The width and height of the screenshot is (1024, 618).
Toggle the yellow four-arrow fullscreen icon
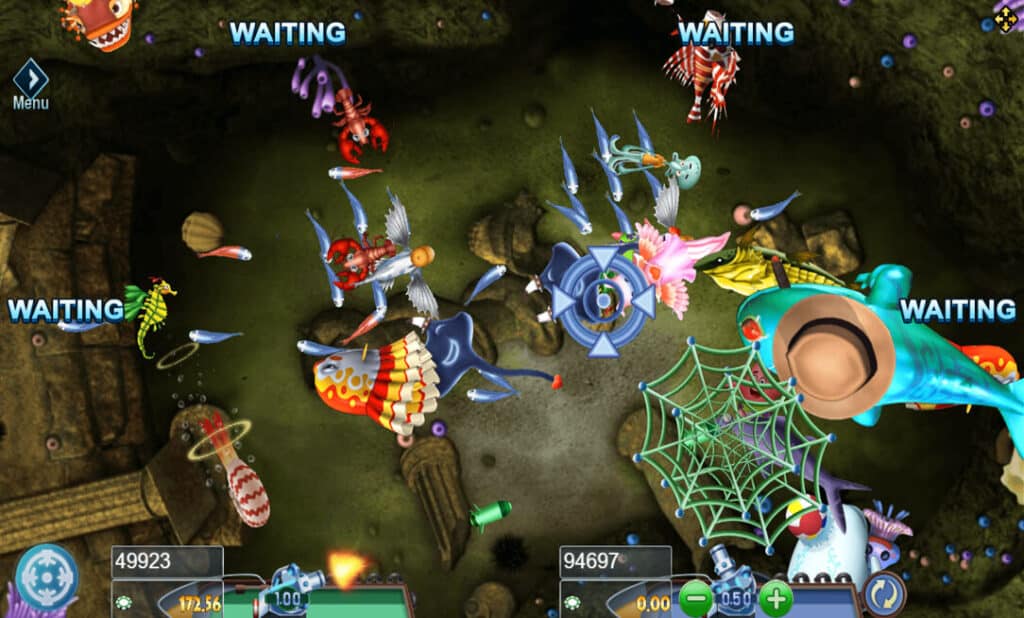pos(1005,16)
